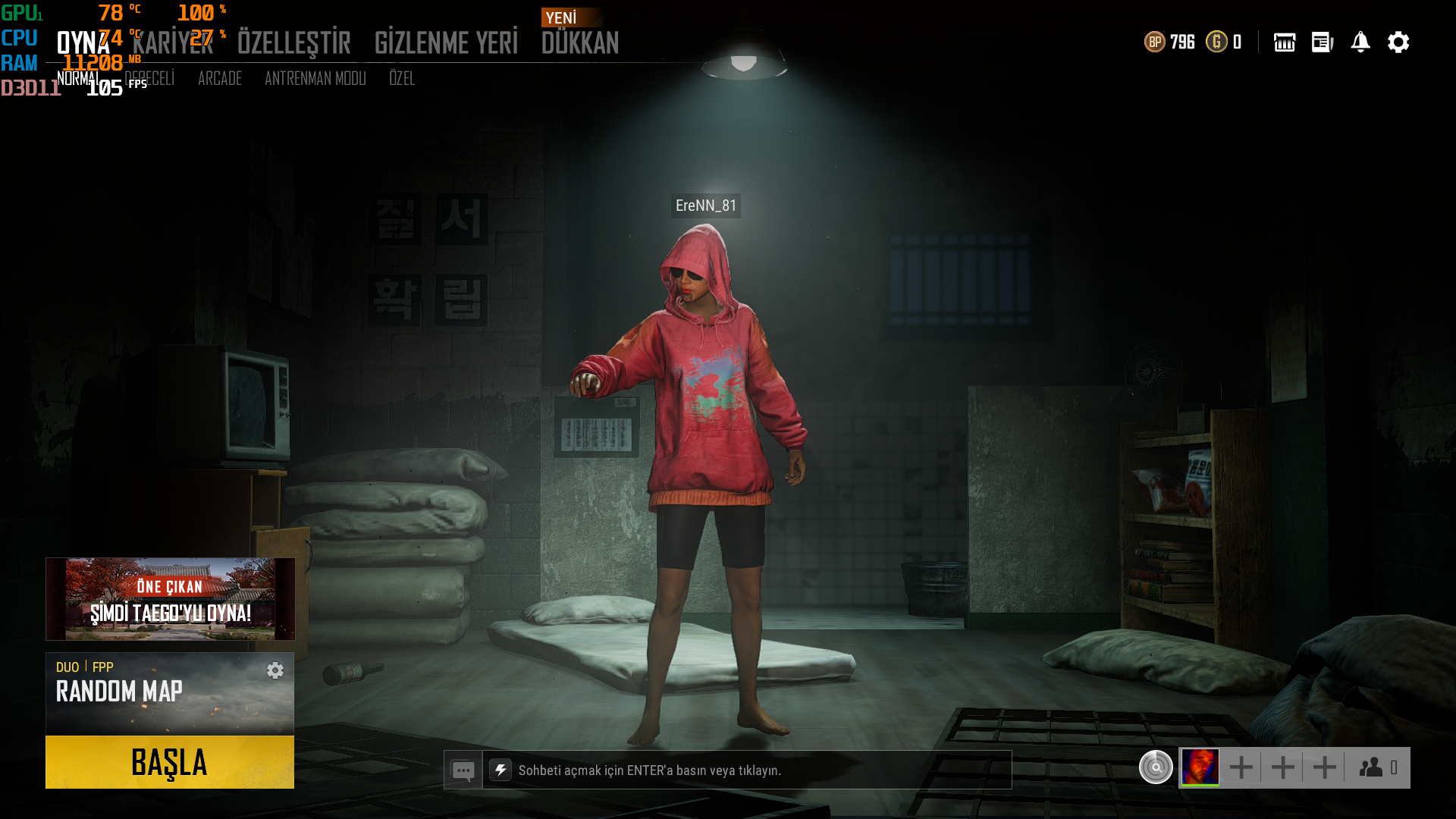Show notifications via bell icon
This screenshot has height=819, width=1456.
1360,42
